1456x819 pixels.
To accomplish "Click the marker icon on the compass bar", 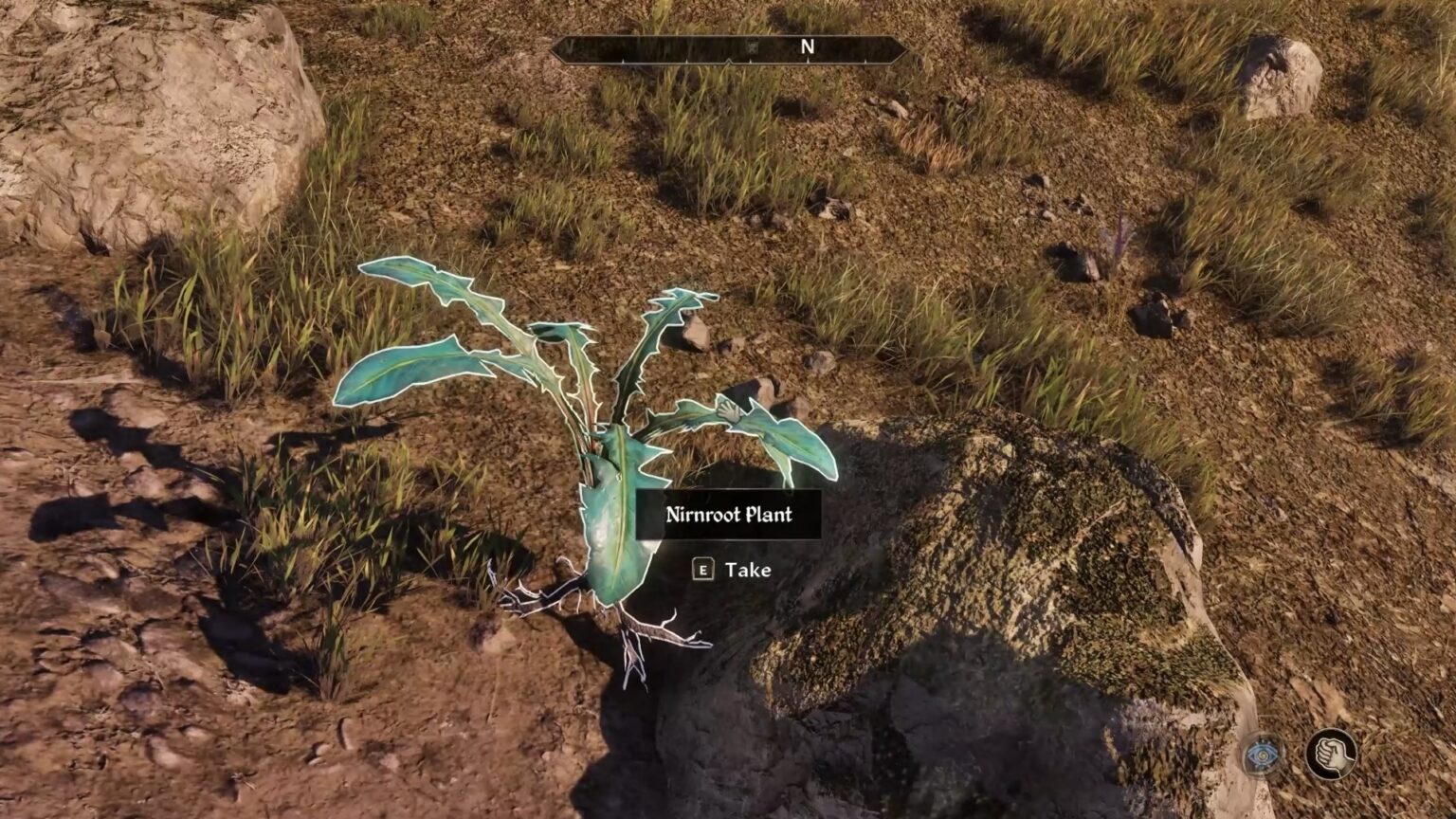I will tap(752, 46).
